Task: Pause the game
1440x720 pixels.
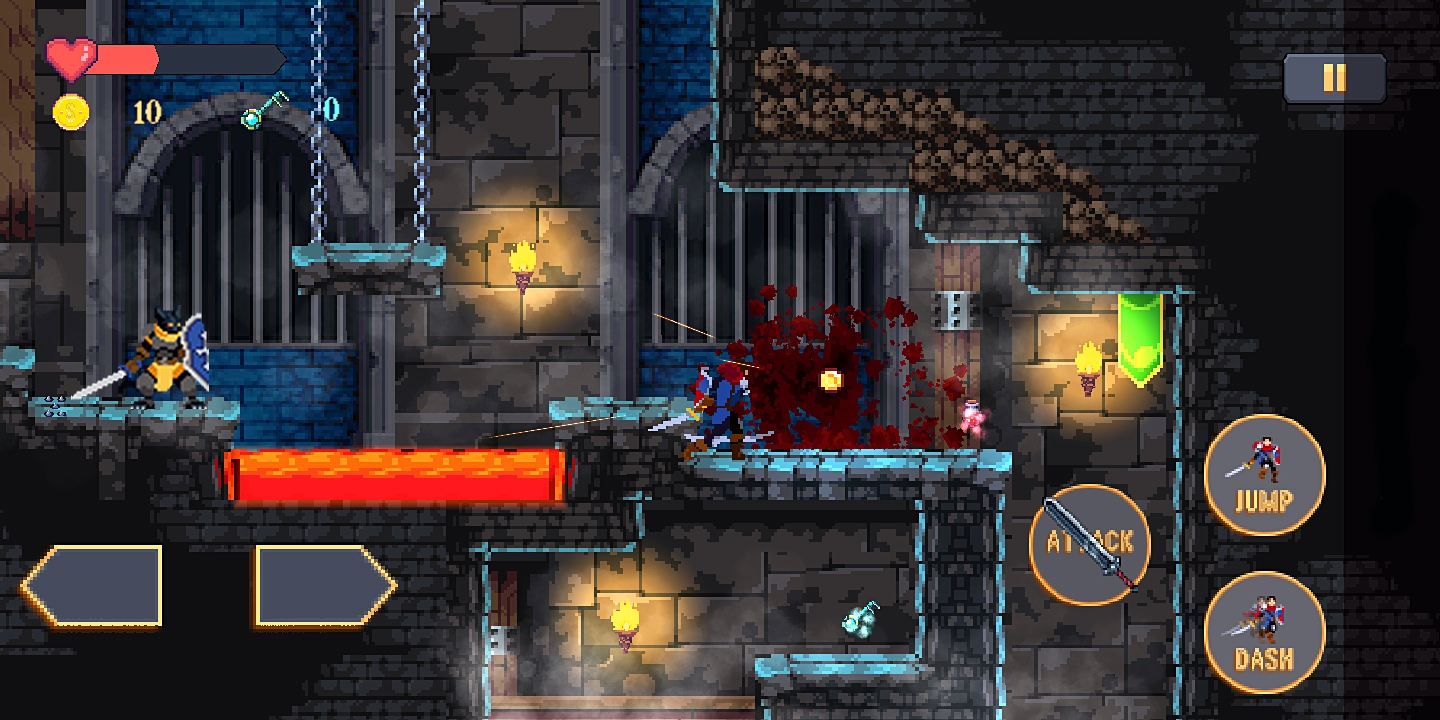Action: point(1334,78)
